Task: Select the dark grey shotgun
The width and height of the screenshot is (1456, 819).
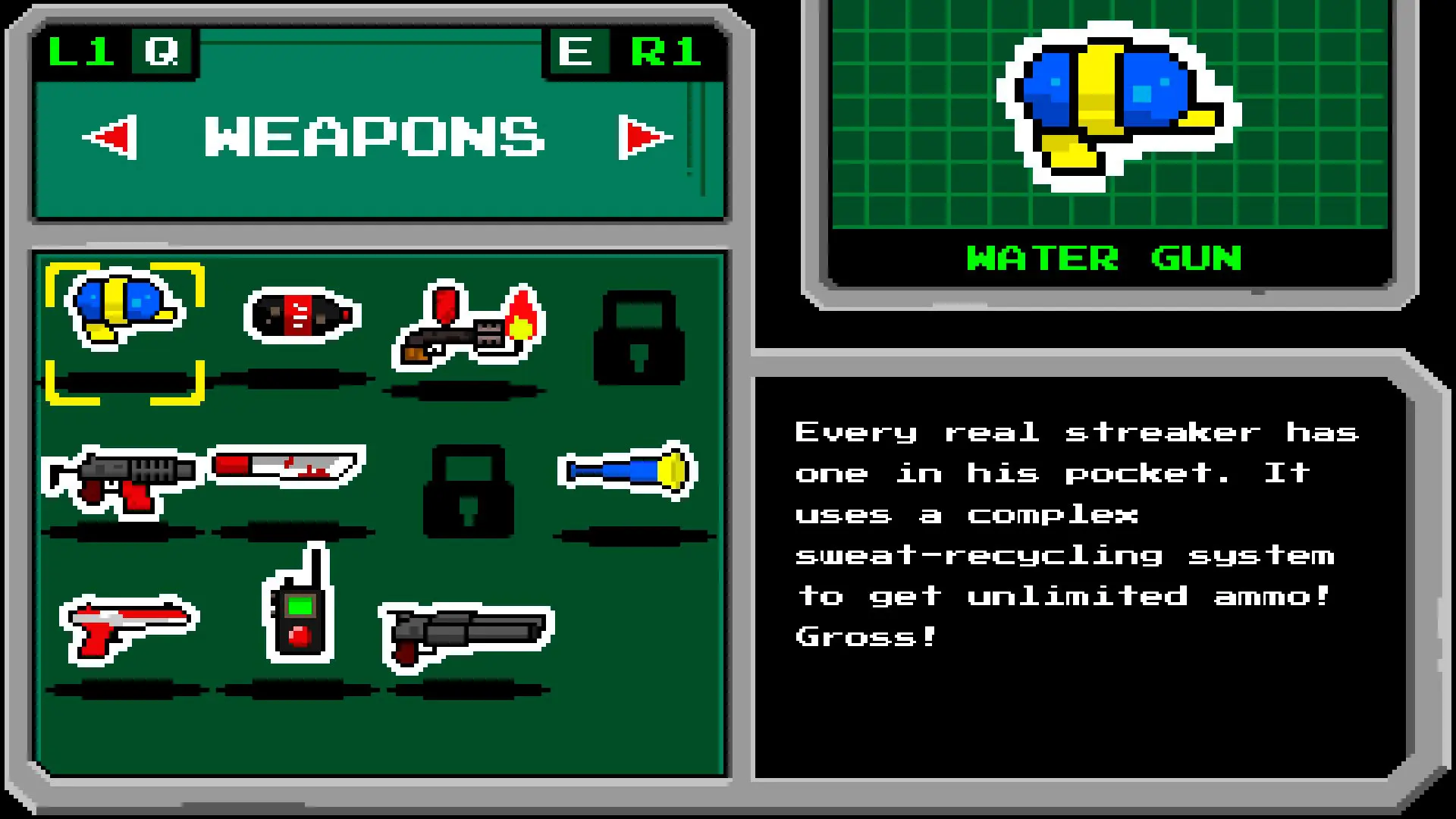Action: (x=466, y=634)
